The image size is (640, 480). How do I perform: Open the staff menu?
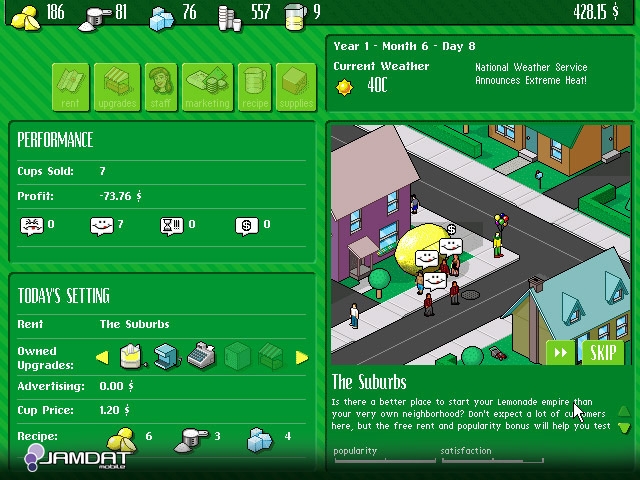(162, 87)
